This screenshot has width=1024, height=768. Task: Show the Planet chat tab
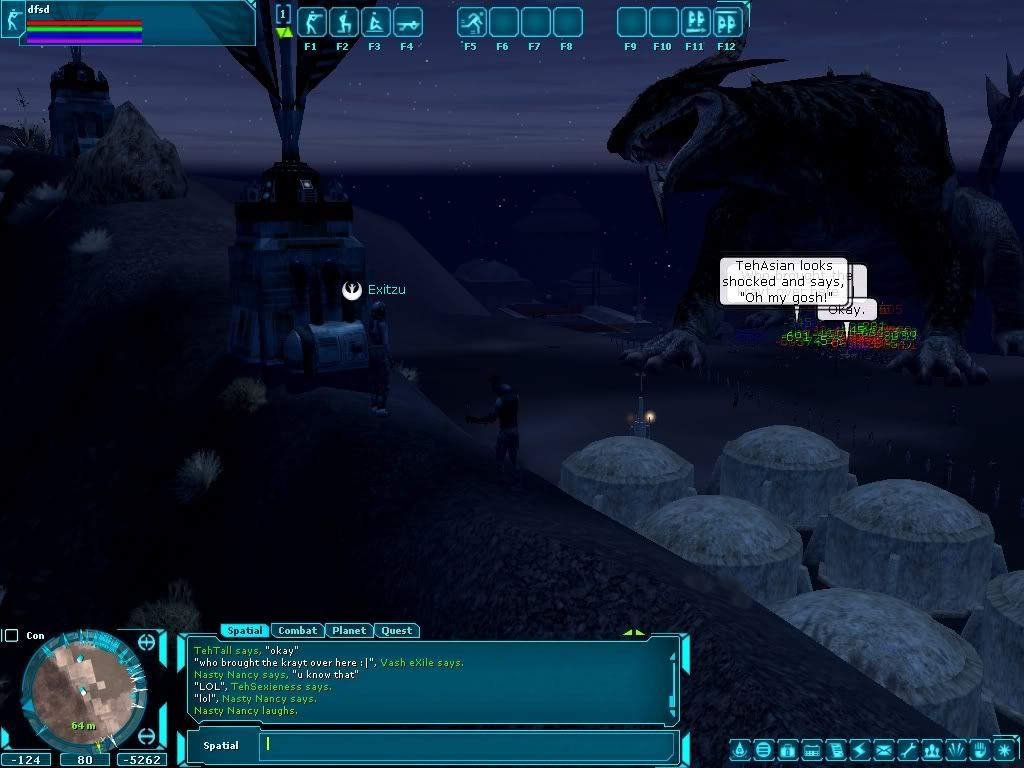349,631
